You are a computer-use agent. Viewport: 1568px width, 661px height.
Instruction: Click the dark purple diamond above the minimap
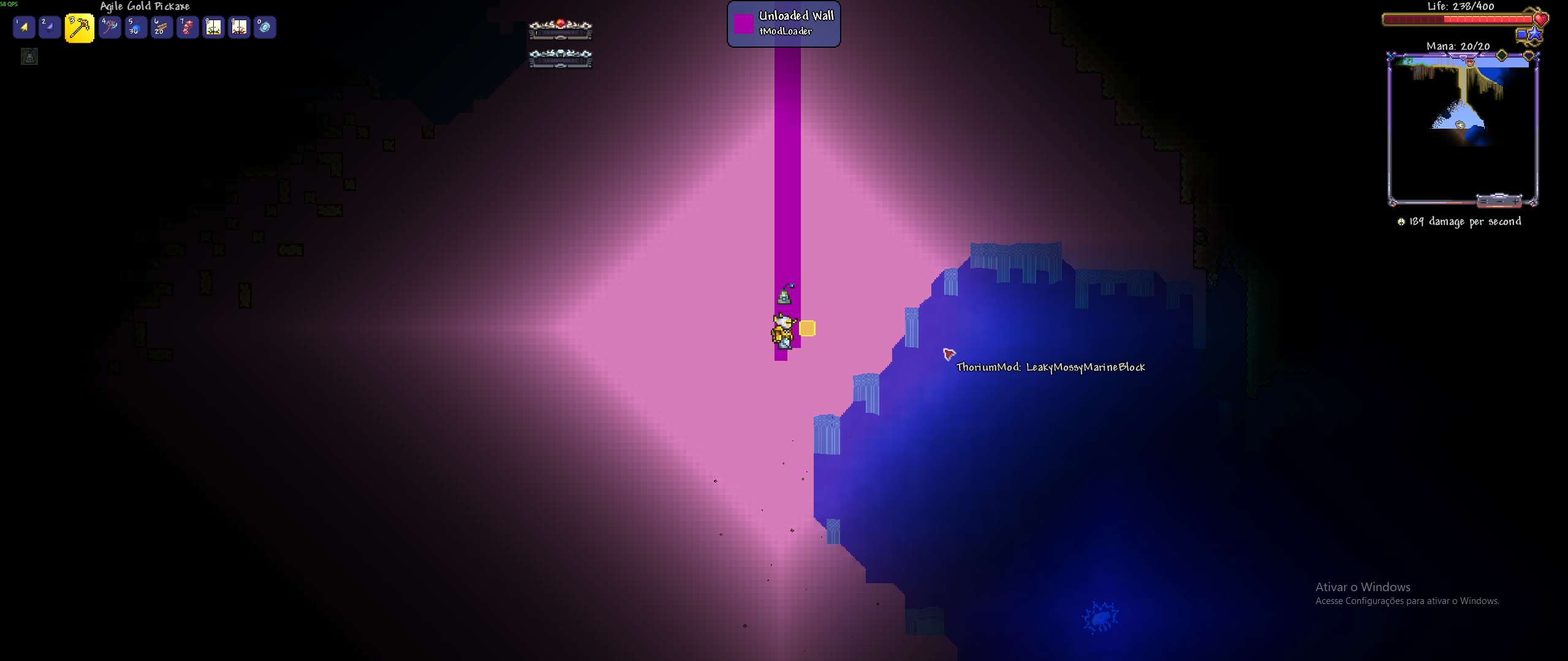1528,56
